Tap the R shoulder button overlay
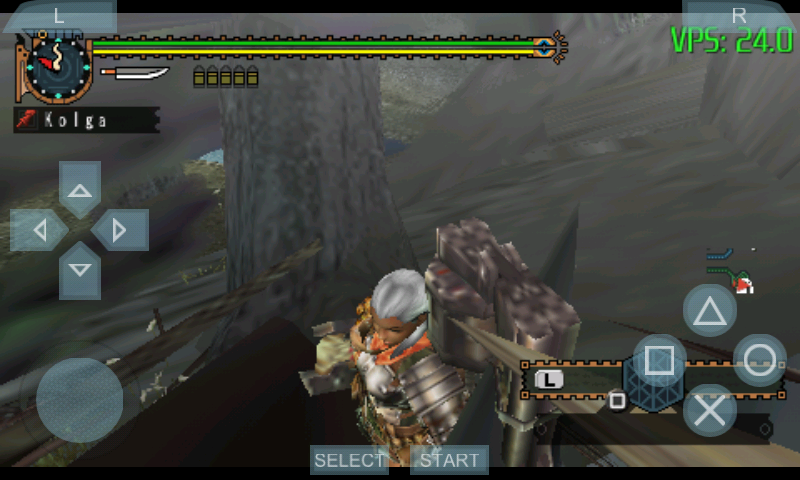Image resolution: width=800 pixels, height=480 pixels. tap(739, 15)
